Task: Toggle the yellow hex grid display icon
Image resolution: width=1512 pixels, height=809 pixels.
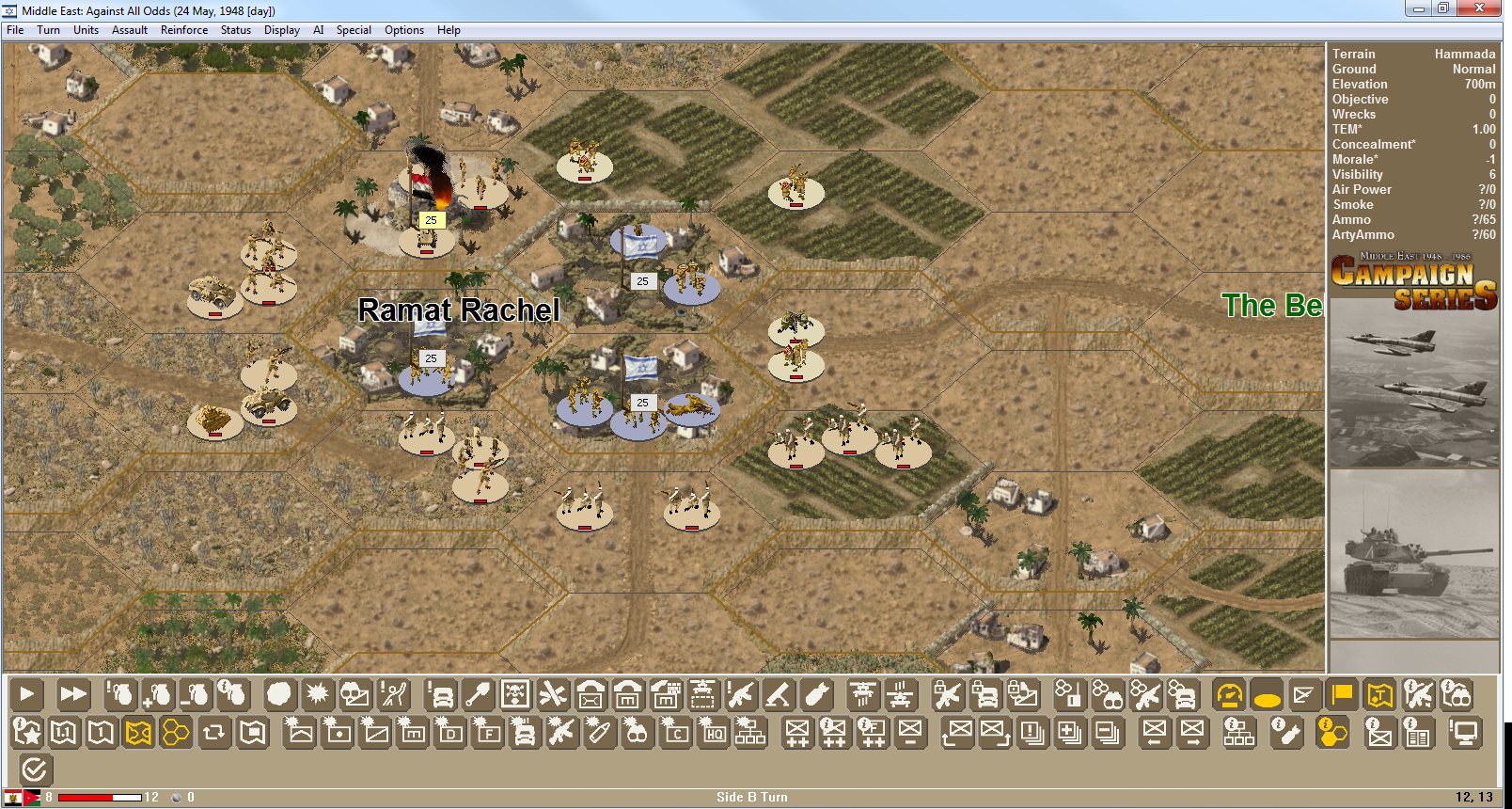Action: pos(176,732)
